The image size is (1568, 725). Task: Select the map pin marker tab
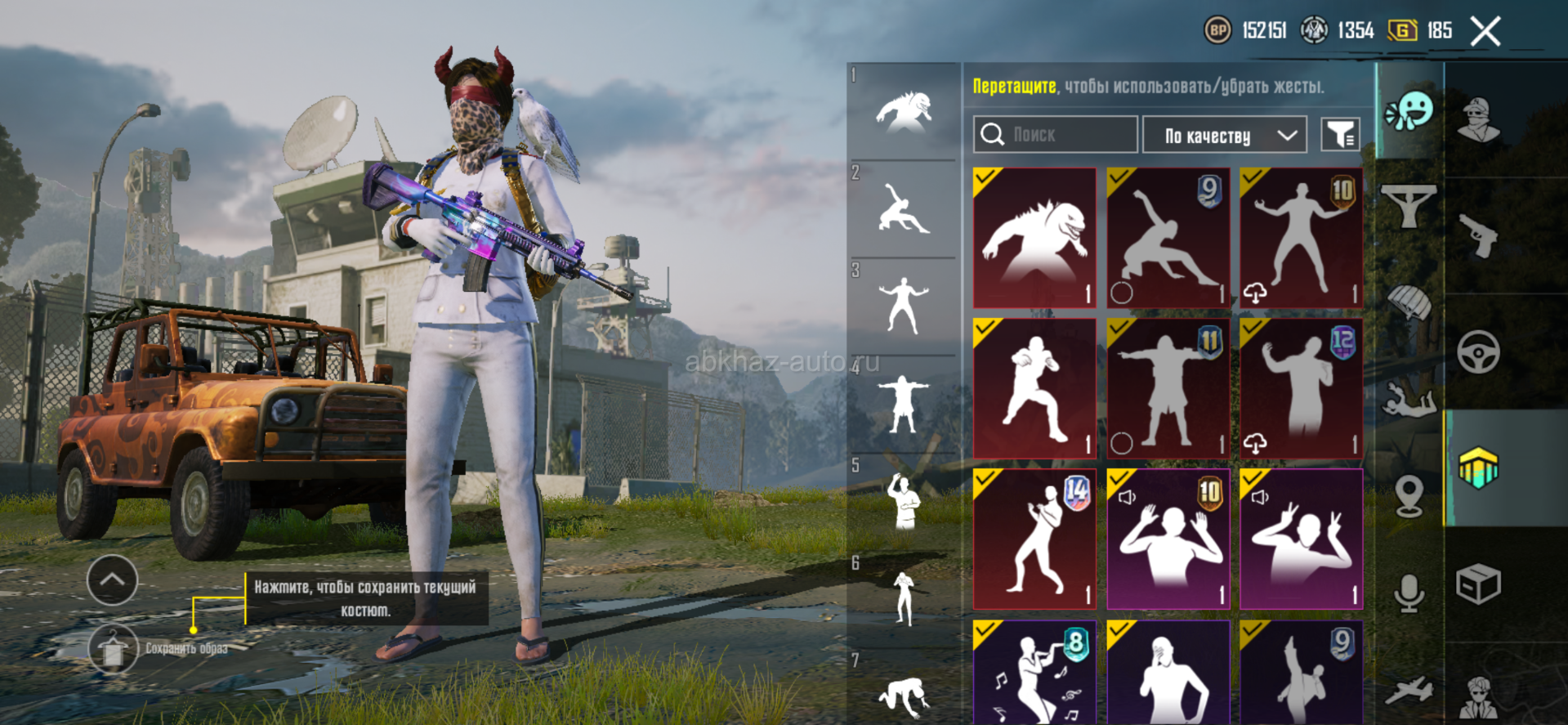pos(1409,496)
